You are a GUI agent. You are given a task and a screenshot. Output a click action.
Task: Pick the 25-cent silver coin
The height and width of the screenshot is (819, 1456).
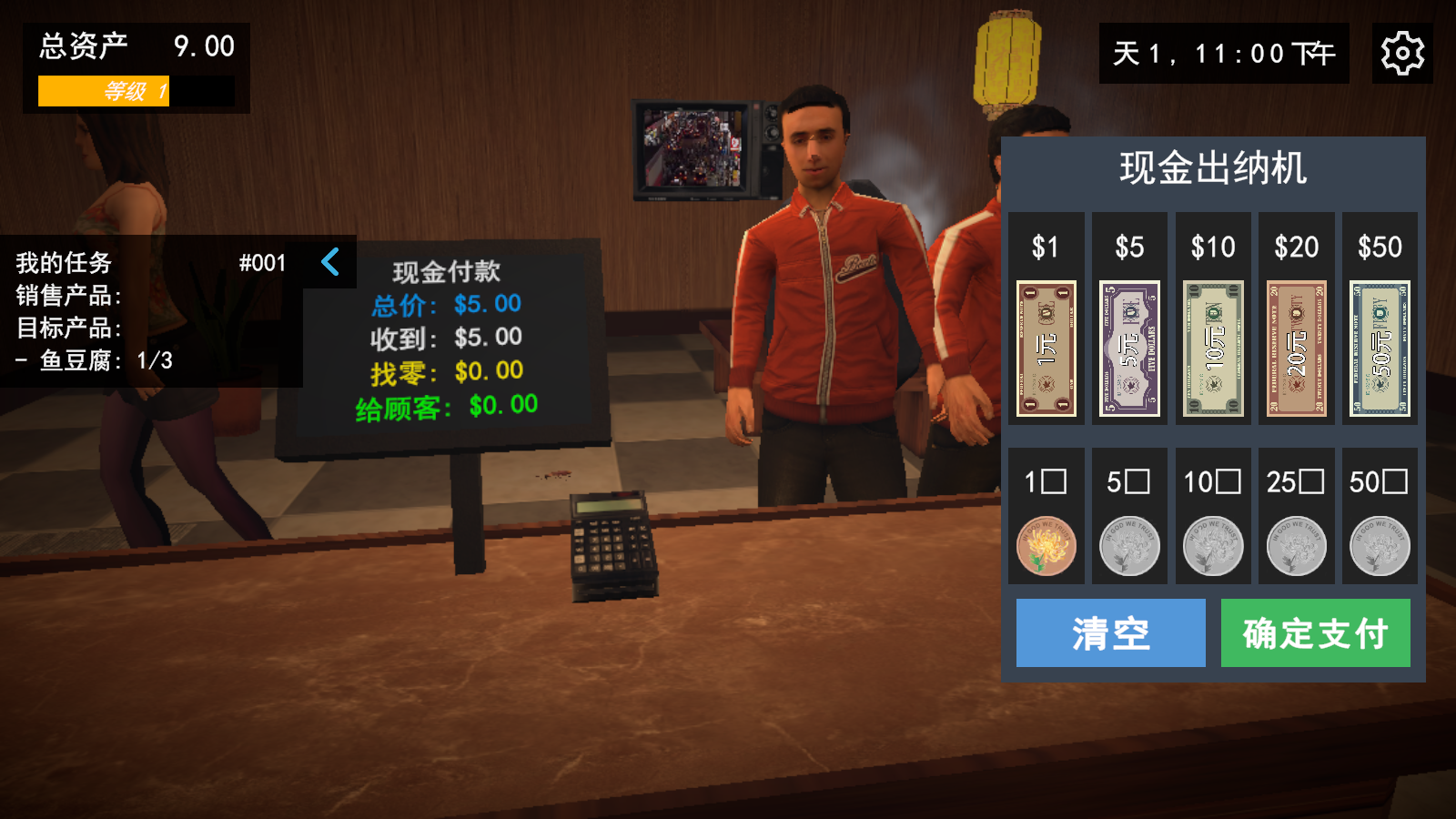click(1296, 546)
